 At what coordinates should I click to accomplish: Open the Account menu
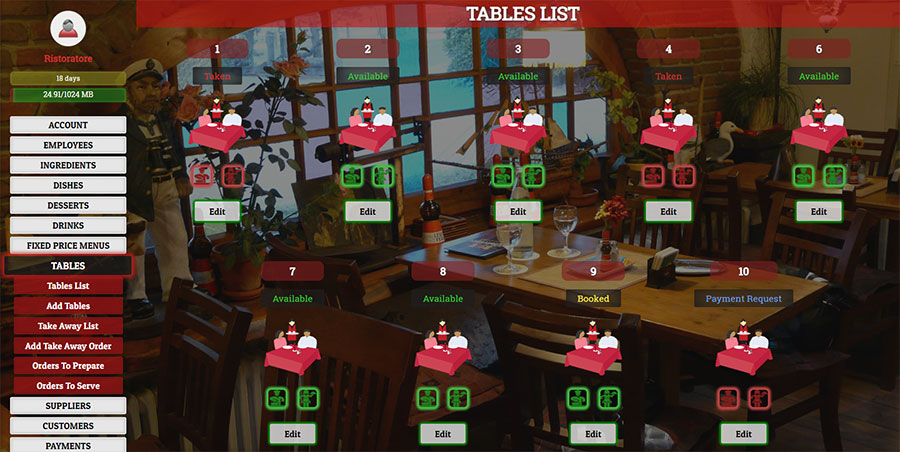coord(68,125)
